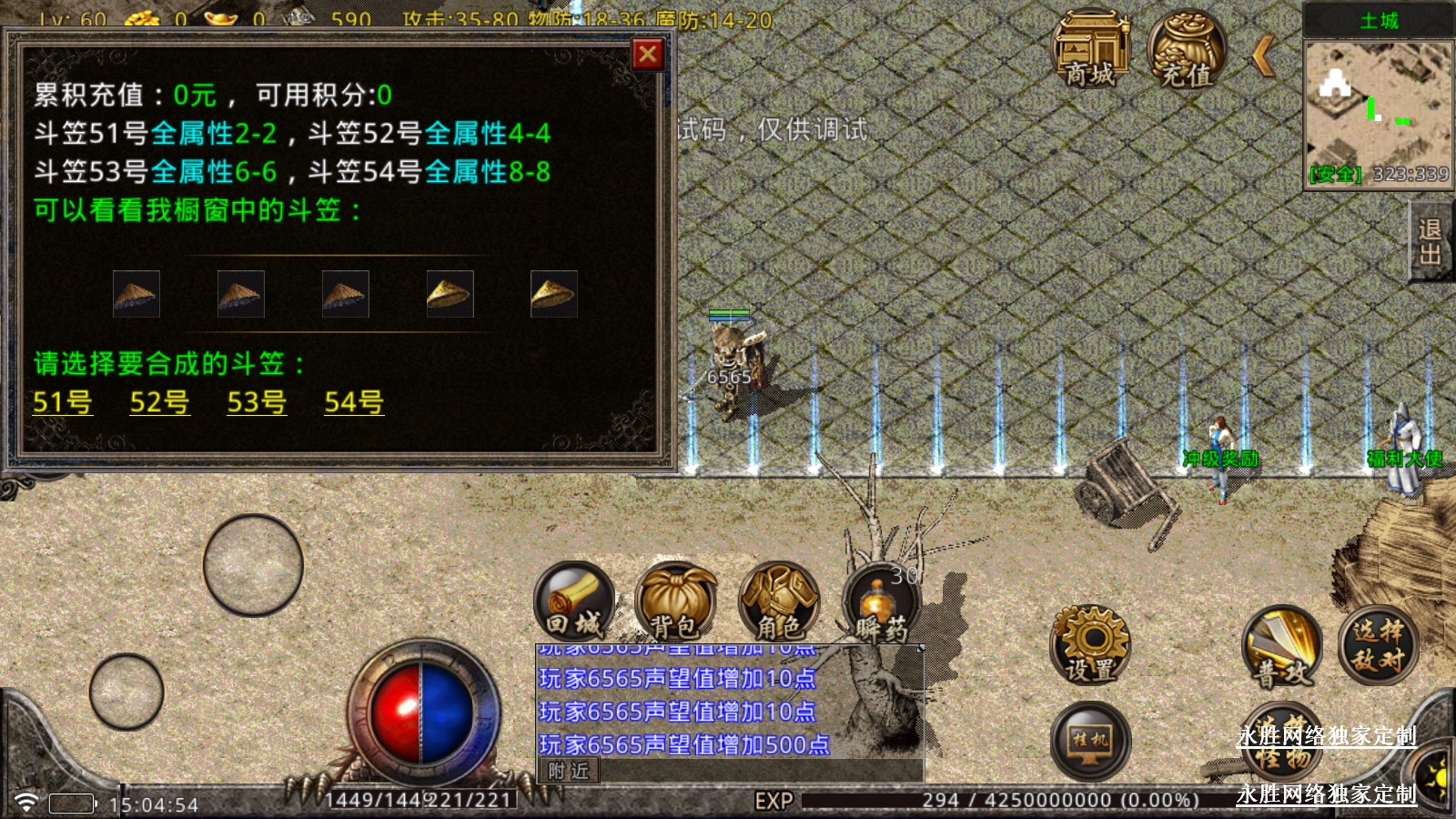Show the 角色 character sheet
Image resolution: width=1456 pixels, height=819 pixels.
[779, 602]
